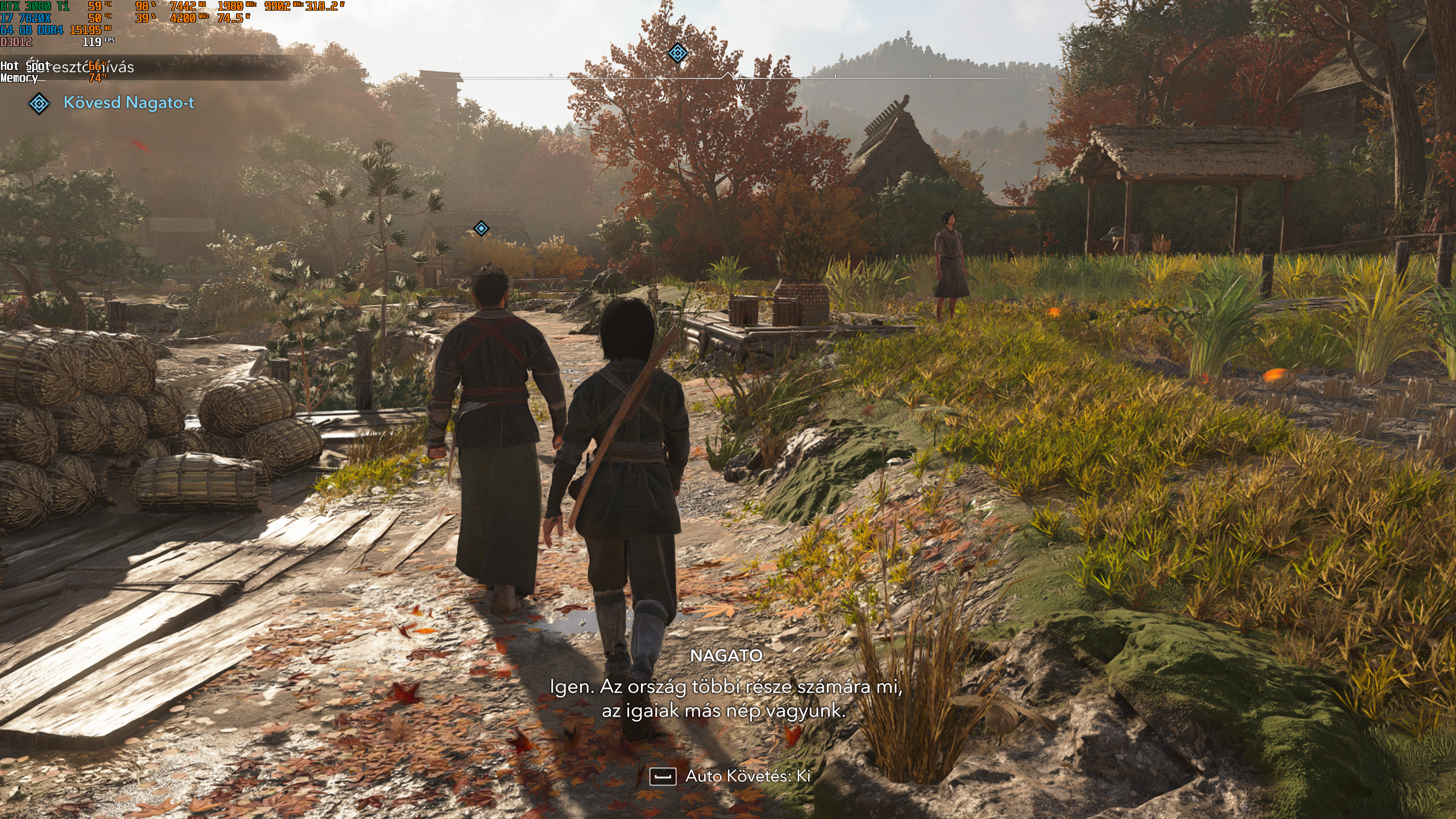Click the quest diamond marker above the compass
Viewport: 1456px width, 819px height.
(x=677, y=53)
